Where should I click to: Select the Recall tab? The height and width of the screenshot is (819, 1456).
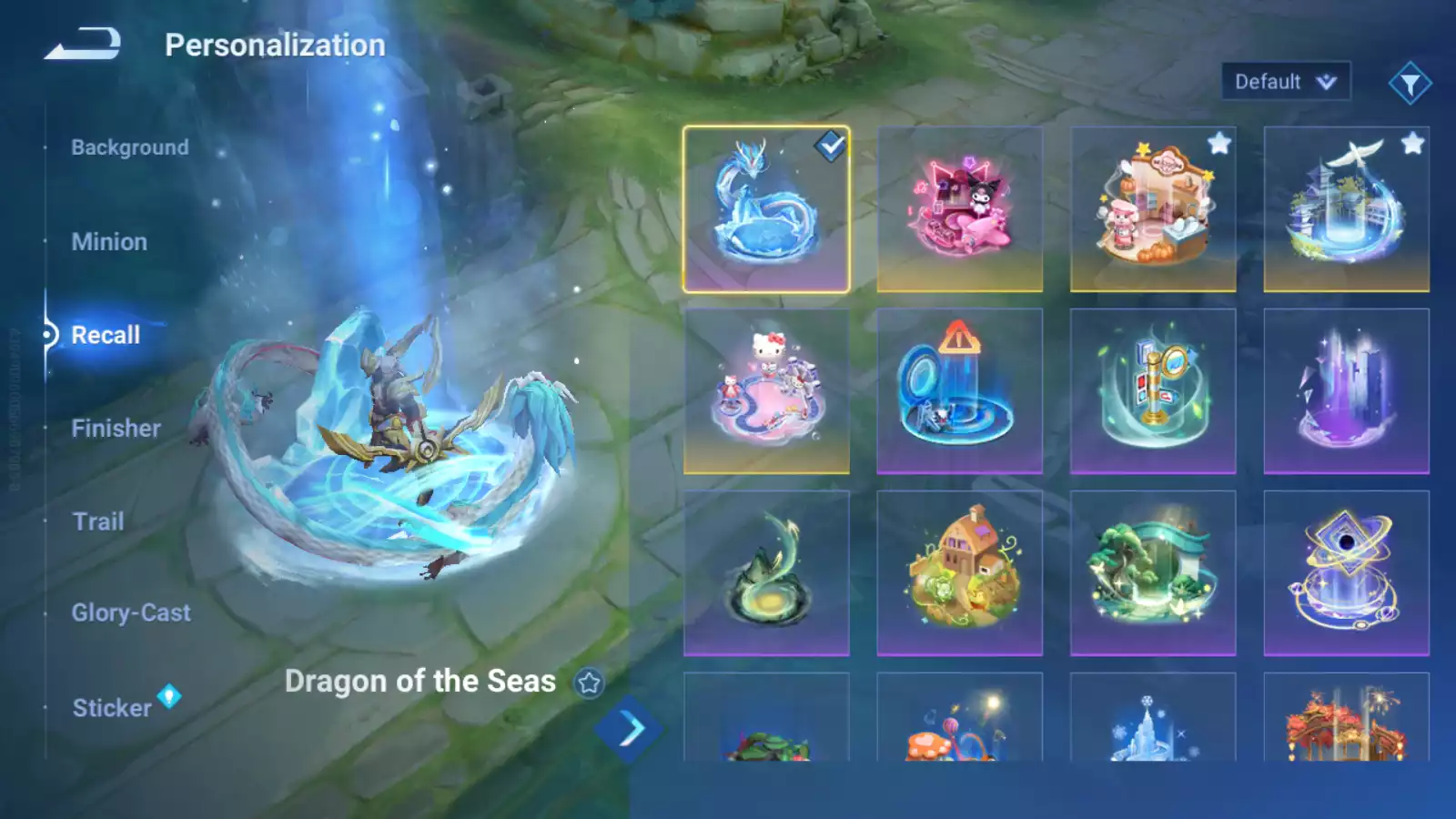106,335
